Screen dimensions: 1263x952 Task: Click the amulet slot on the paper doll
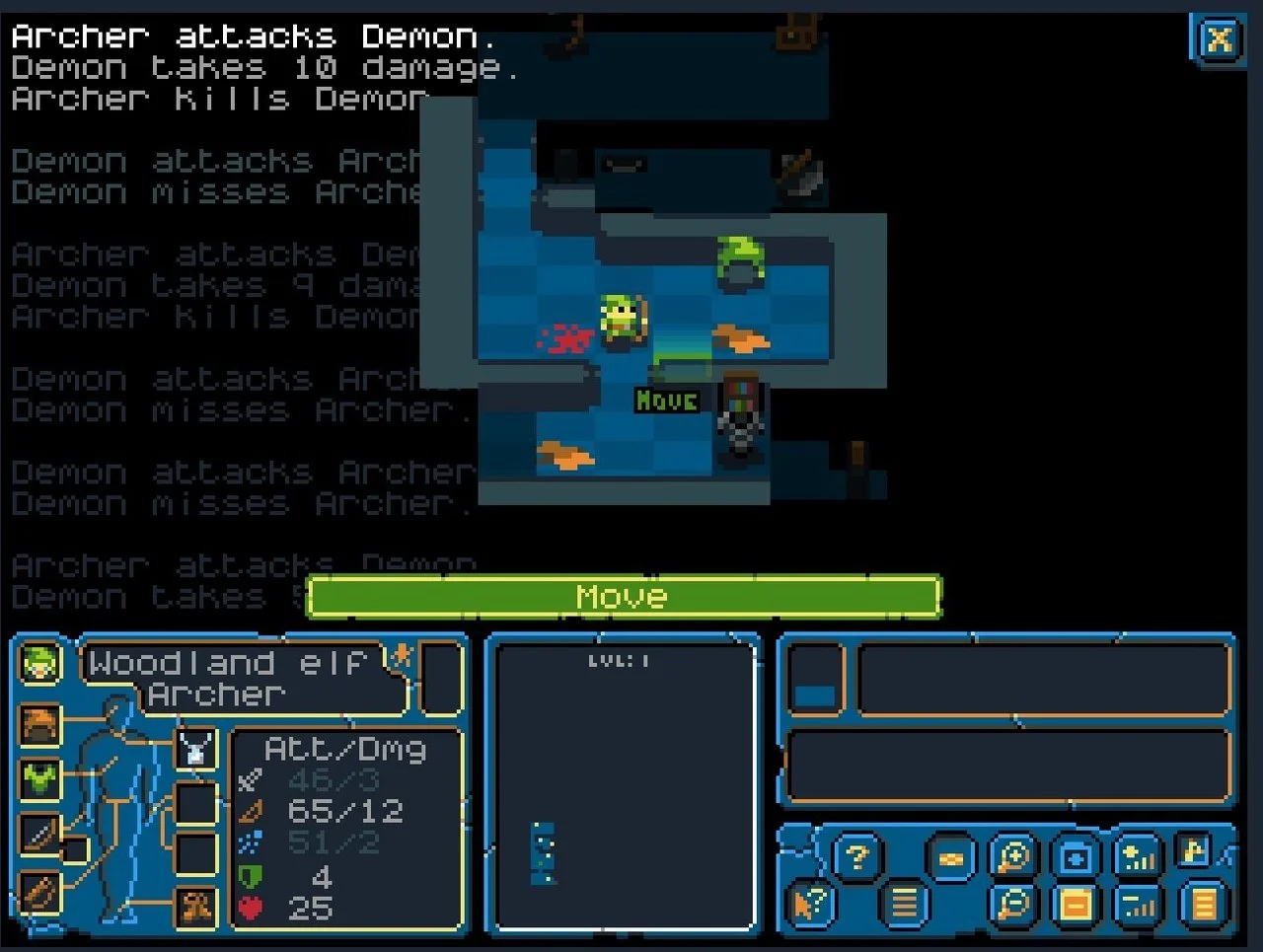click(x=194, y=748)
